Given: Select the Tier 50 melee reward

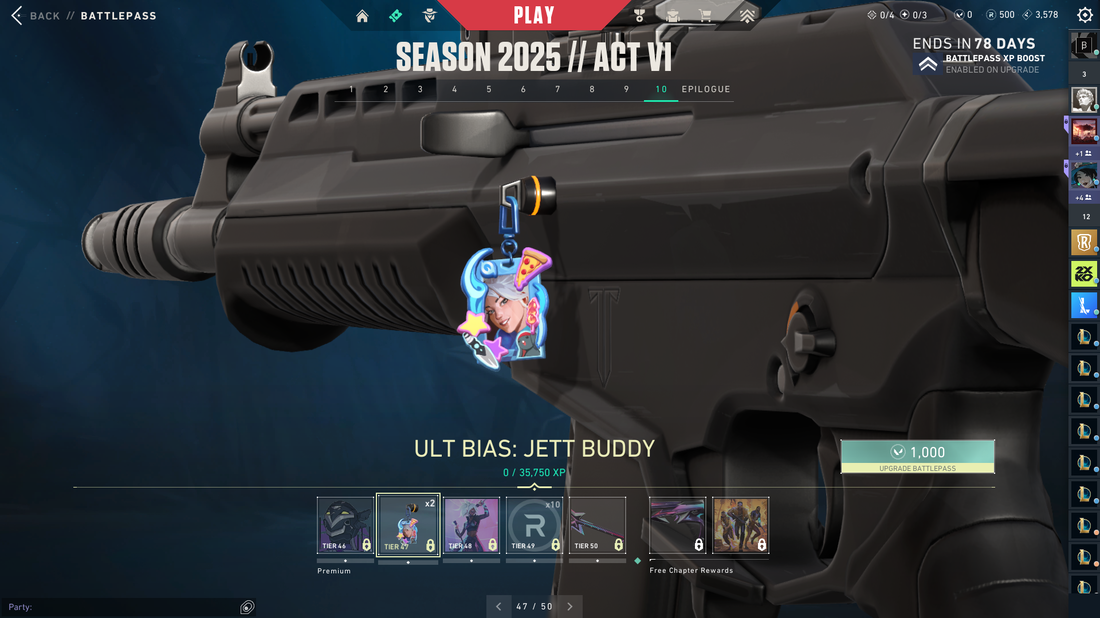Looking at the screenshot, I should [x=597, y=525].
